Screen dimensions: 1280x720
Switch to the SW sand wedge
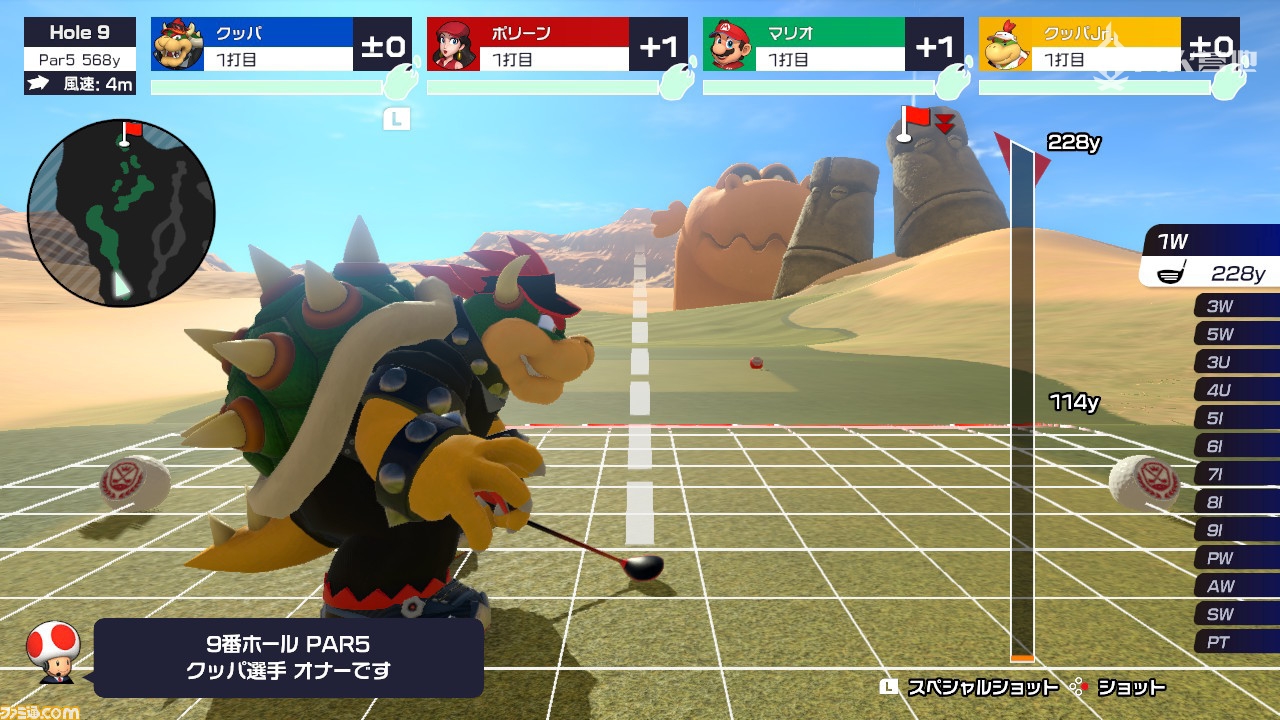coord(1236,615)
